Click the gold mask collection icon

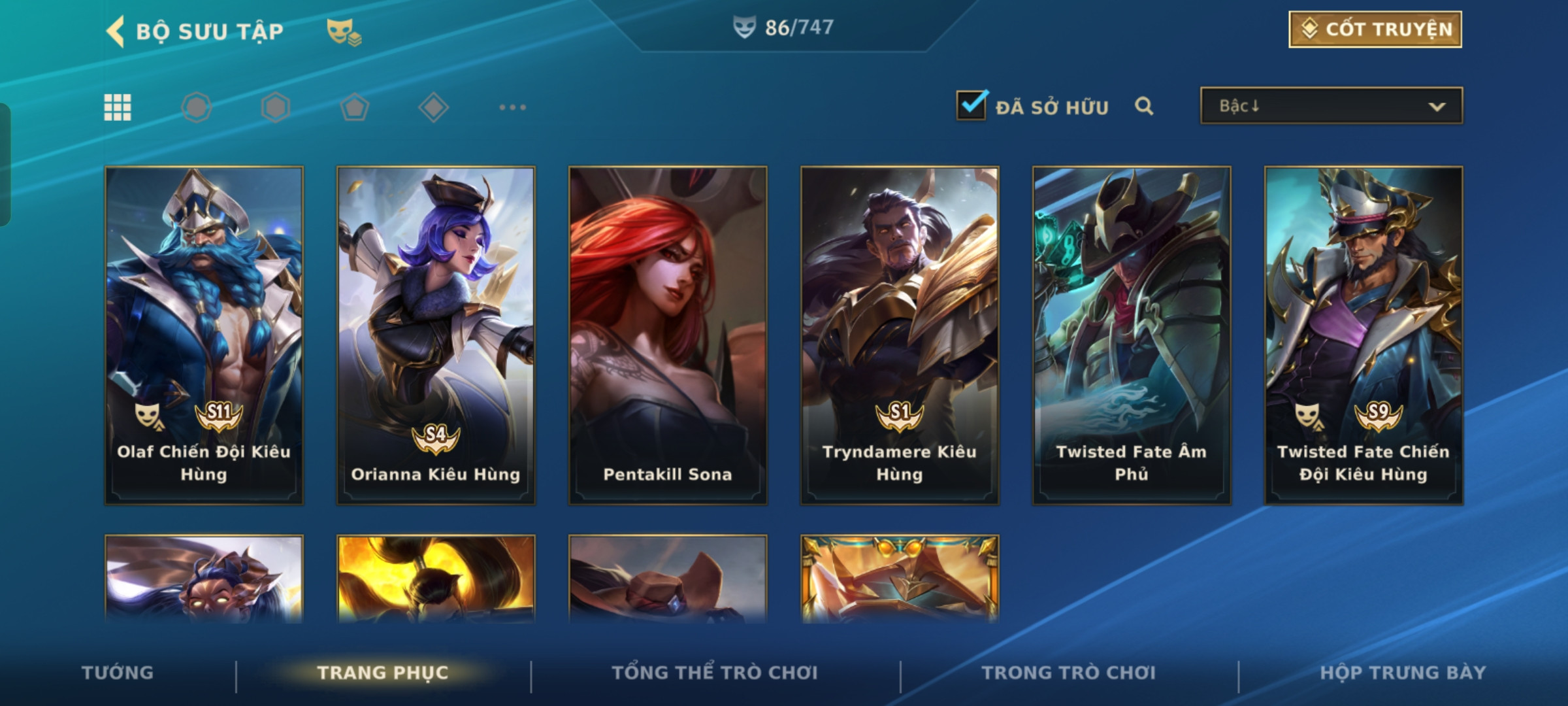(x=344, y=31)
